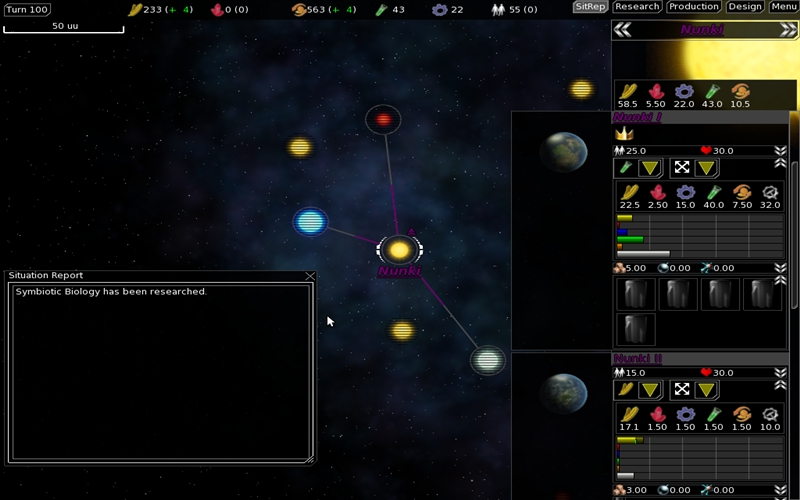800x500 pixels.
Task: Switch to the Production screen
Action: tap(693, 7)
